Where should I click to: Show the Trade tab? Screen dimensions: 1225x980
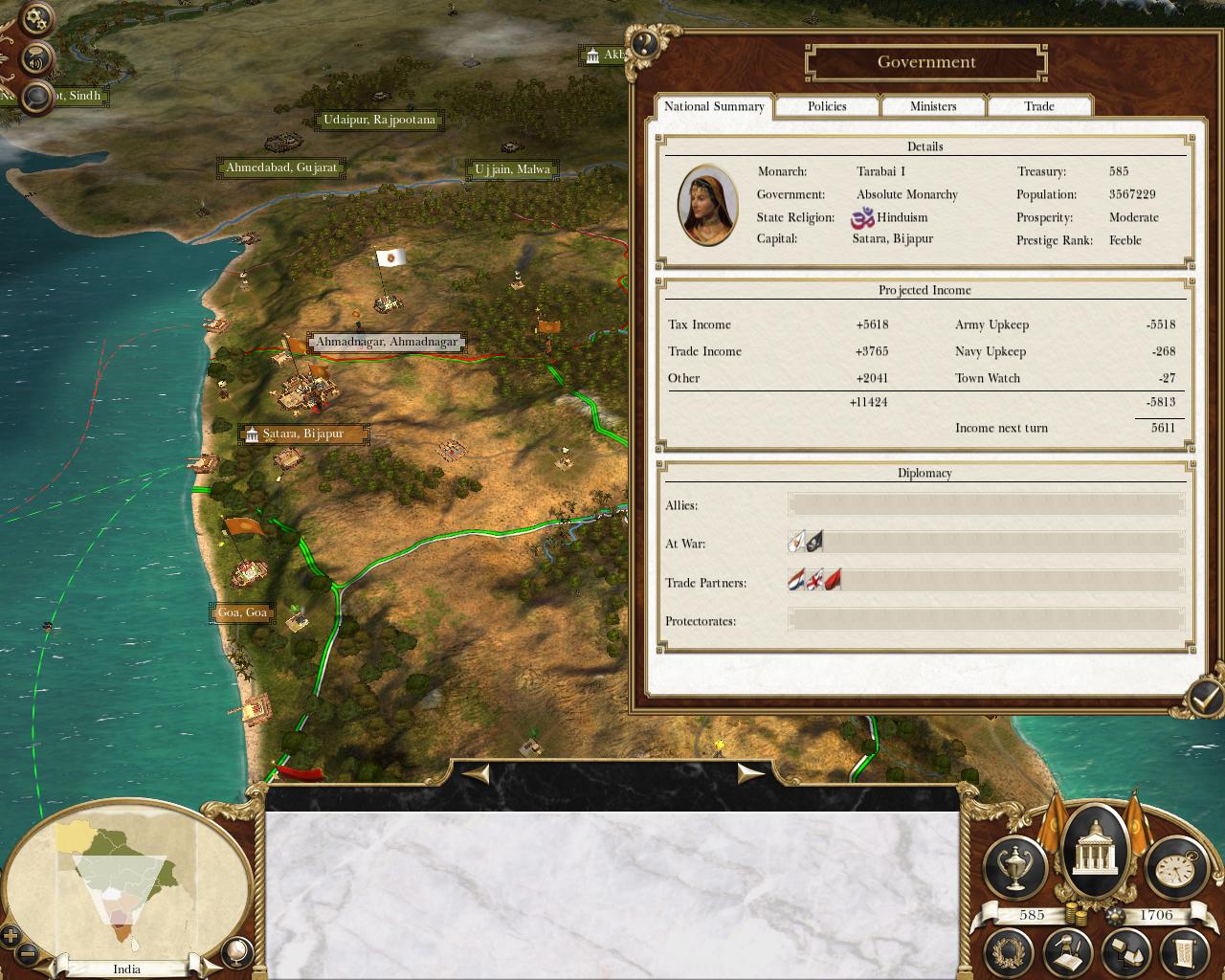[1039, 106]
